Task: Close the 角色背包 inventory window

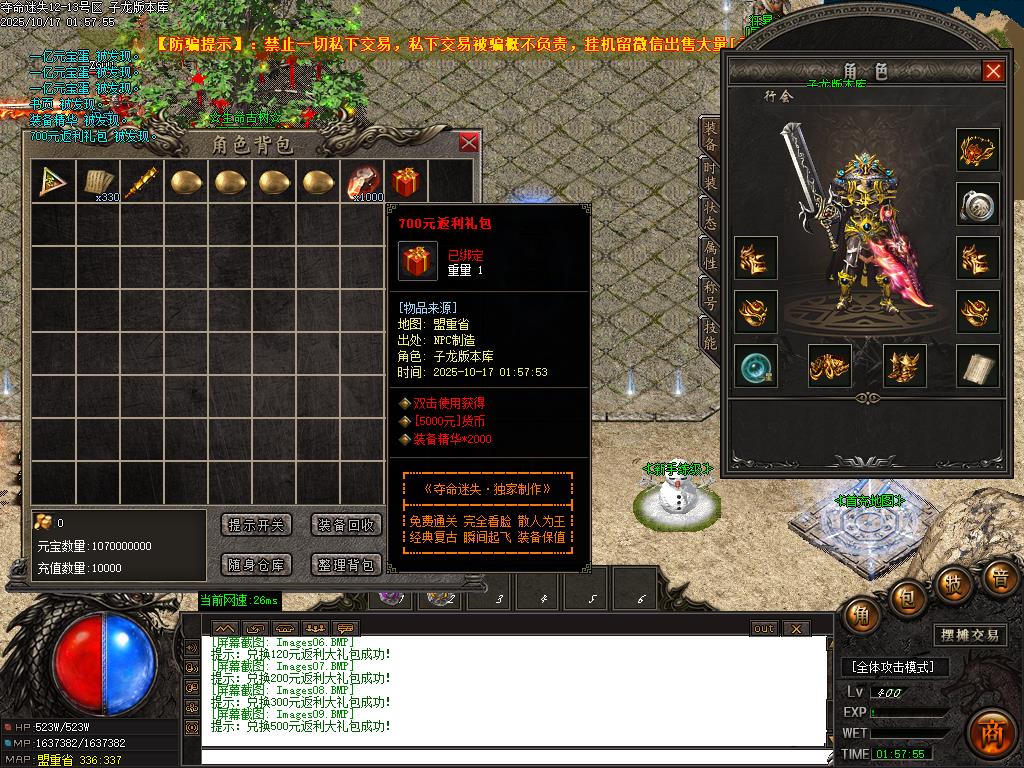Action: pos(468,143)
